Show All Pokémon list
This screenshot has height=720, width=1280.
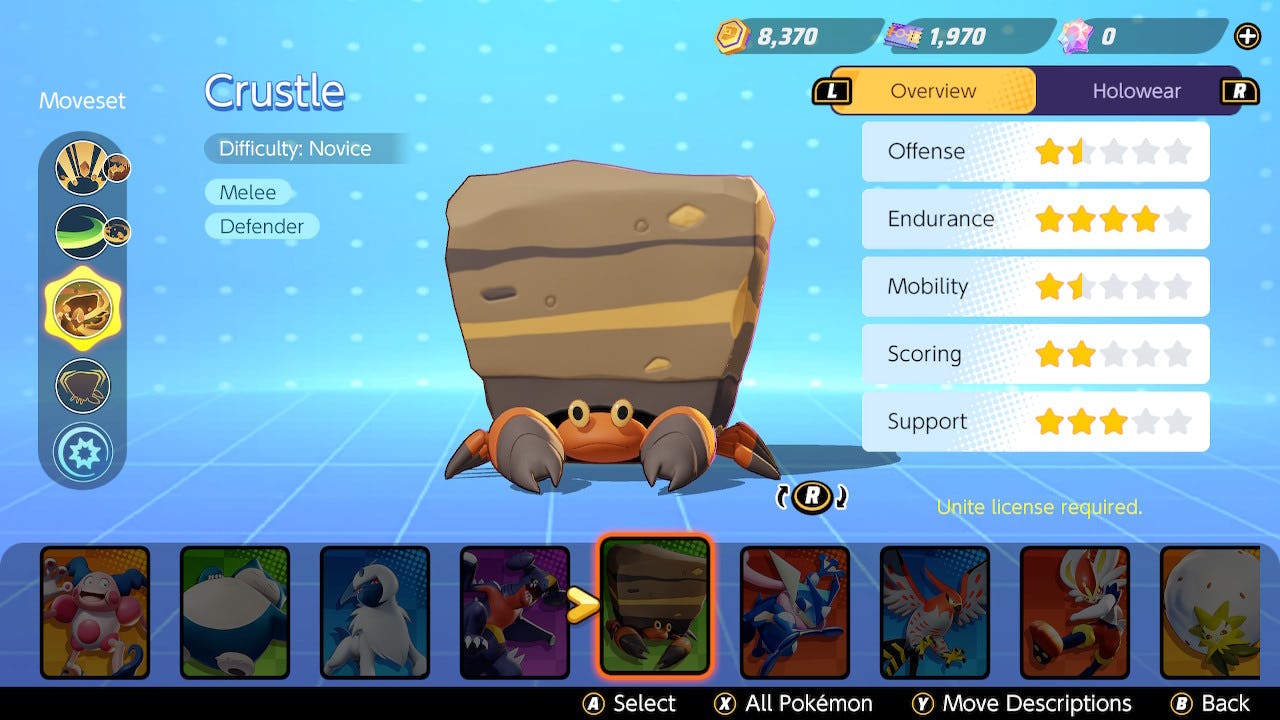pyautogui.click(x=794, y=703)
